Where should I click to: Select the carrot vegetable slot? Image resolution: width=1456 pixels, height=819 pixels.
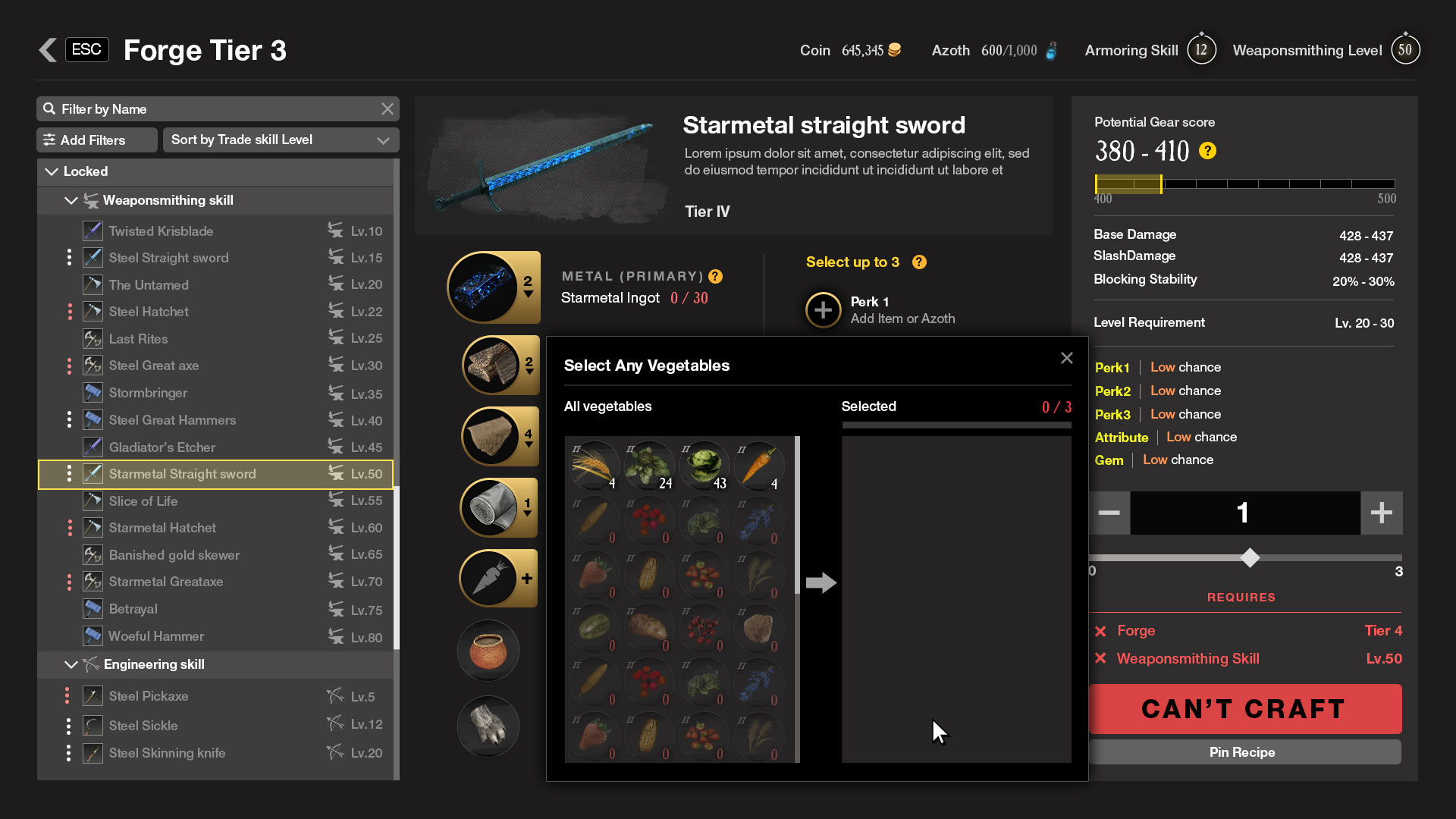tap(758, 464)
